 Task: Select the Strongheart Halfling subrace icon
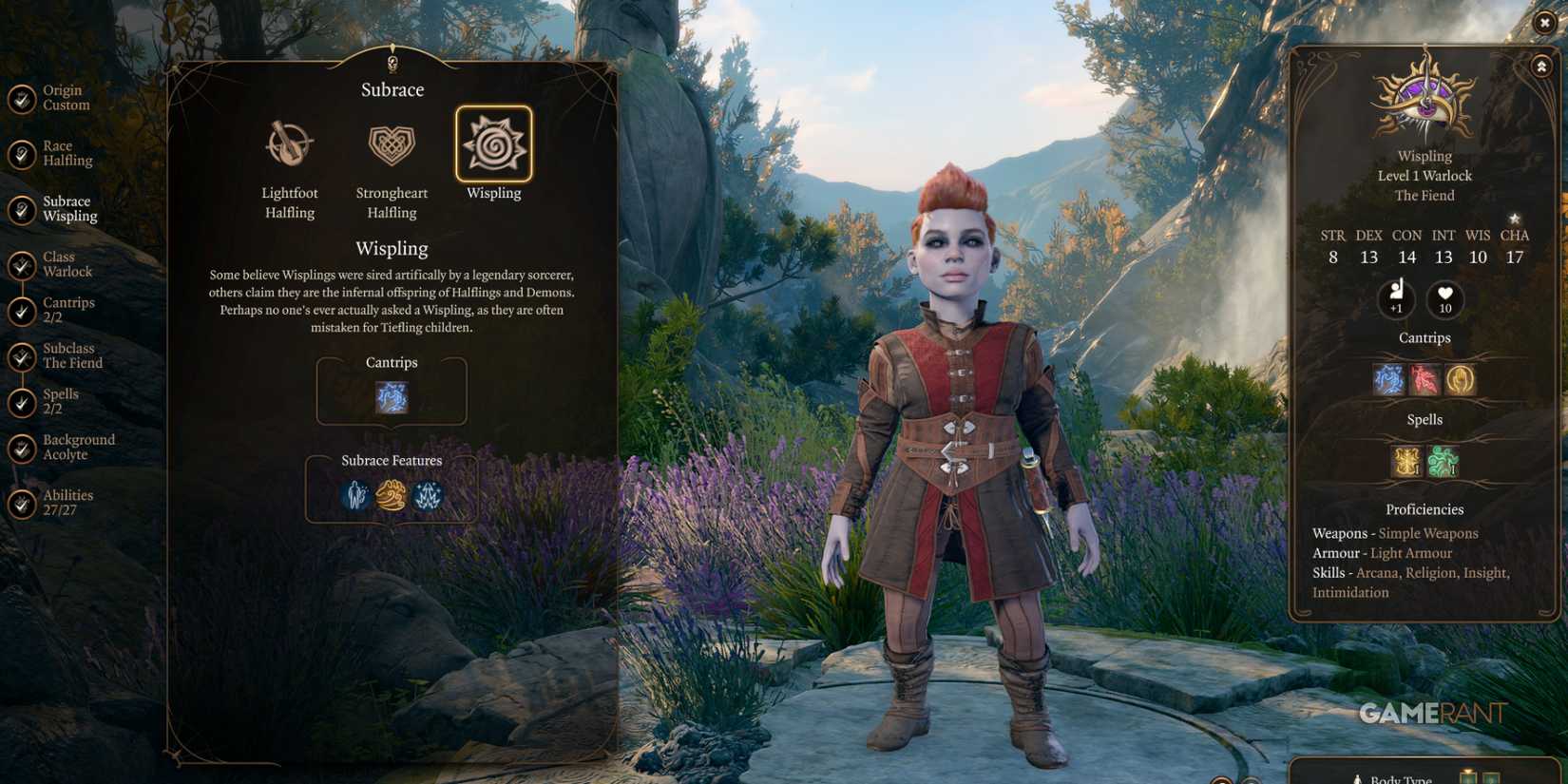(x=392, y=144)
